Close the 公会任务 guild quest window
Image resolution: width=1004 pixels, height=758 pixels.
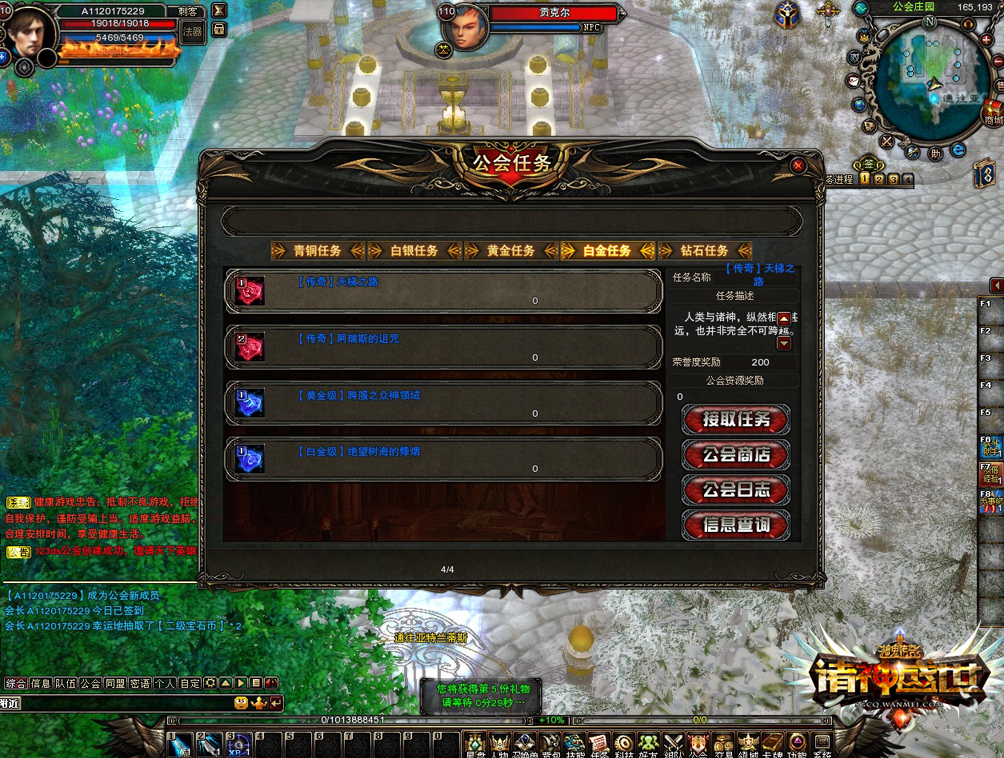[797, 165]
